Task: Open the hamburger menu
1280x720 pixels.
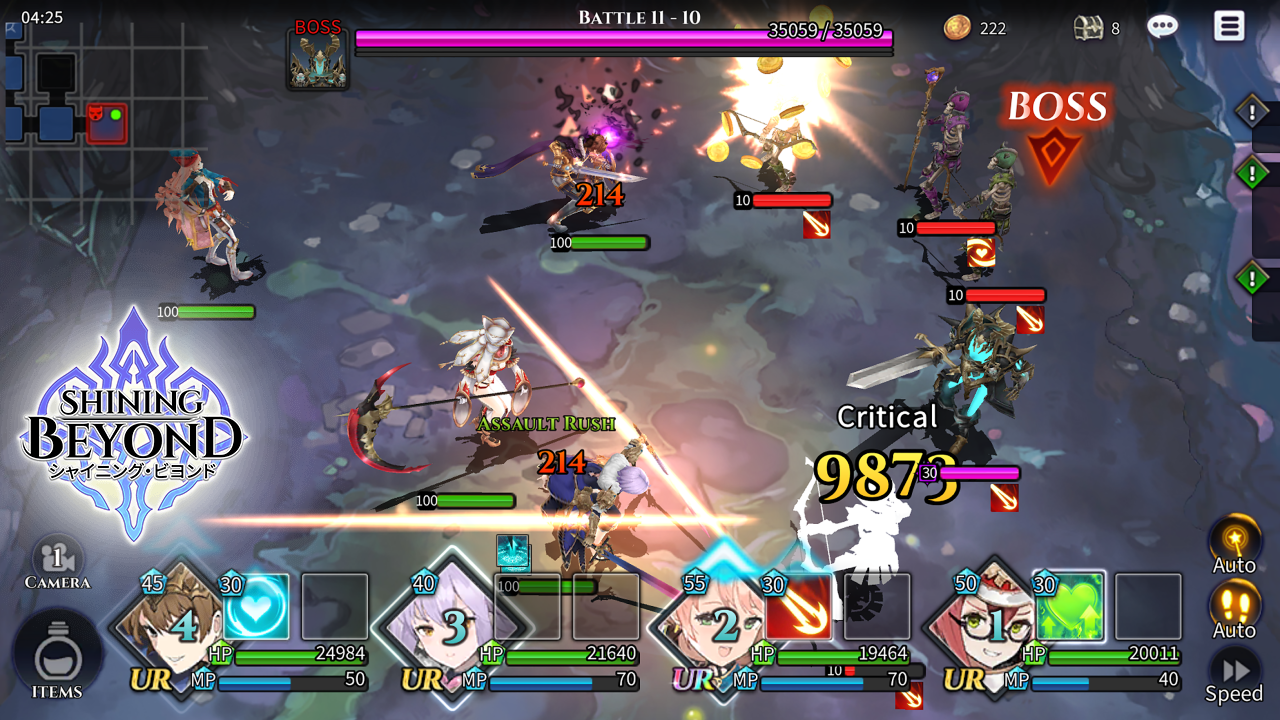Action: [x=1229, y=26]
